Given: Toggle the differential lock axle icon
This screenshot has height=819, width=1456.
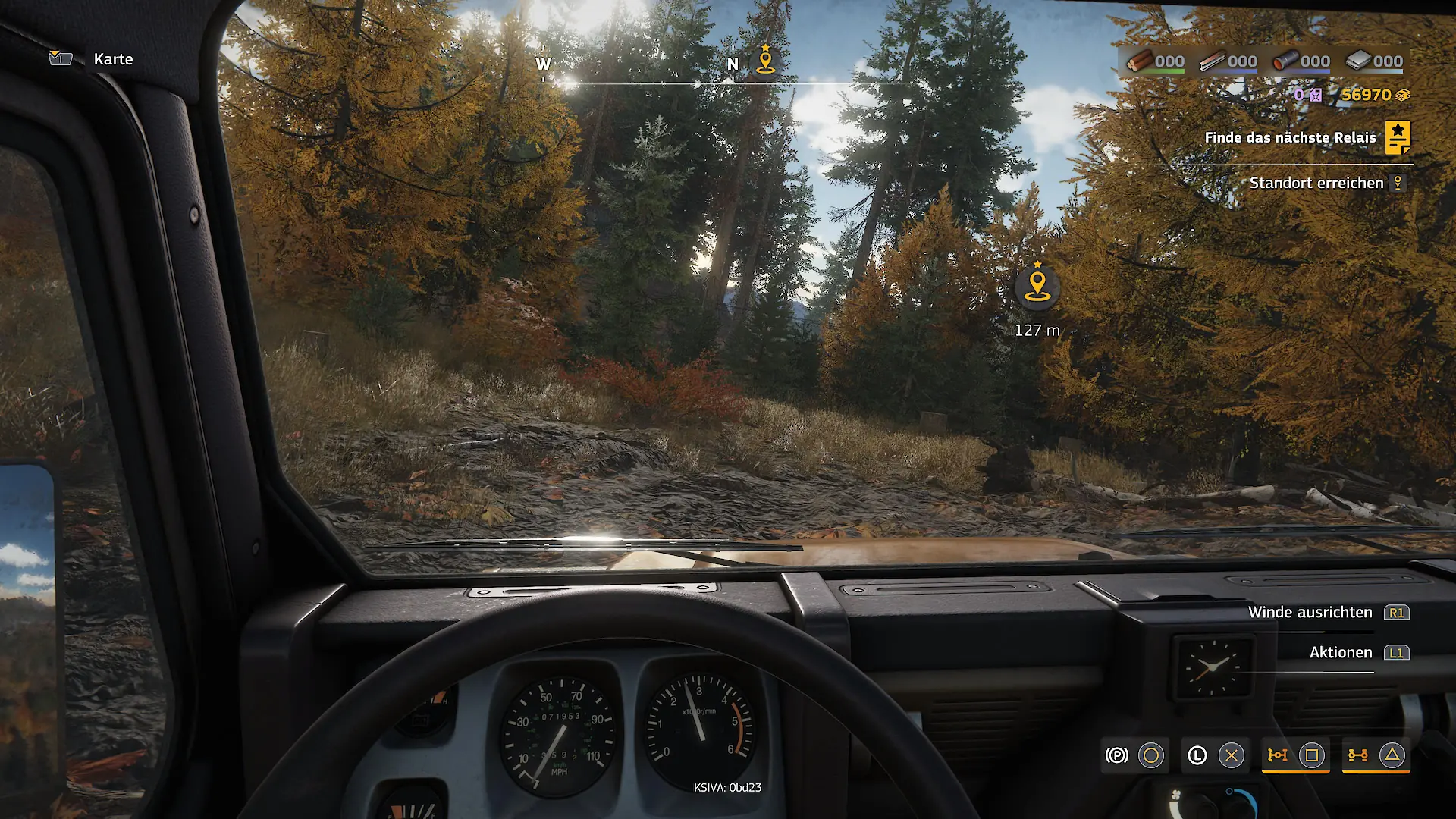Looking at the screenshot, I should [1357, 755].
